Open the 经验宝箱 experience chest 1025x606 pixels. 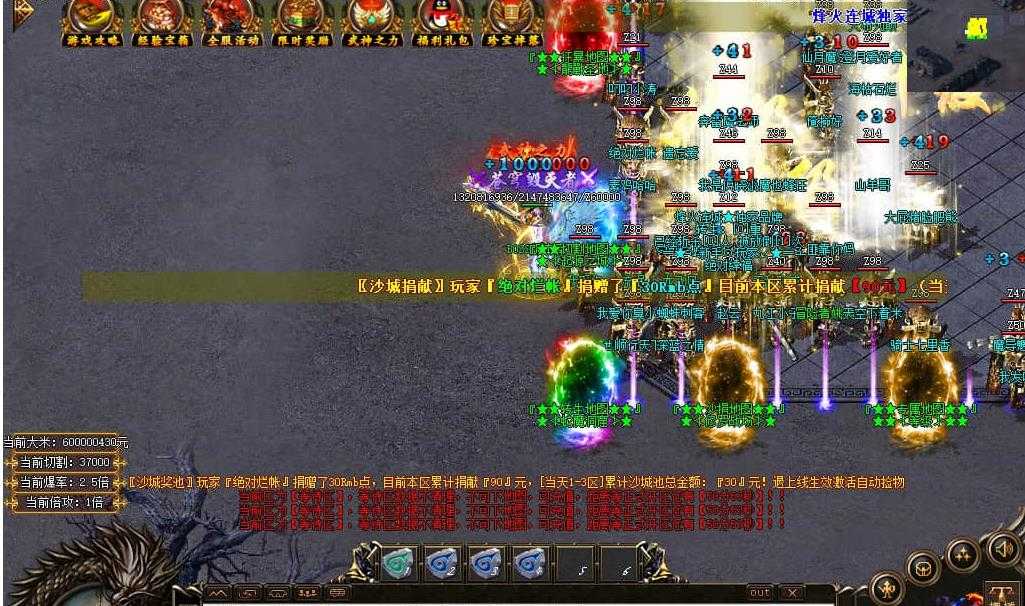pyautogui.click(x=162, y=20)
